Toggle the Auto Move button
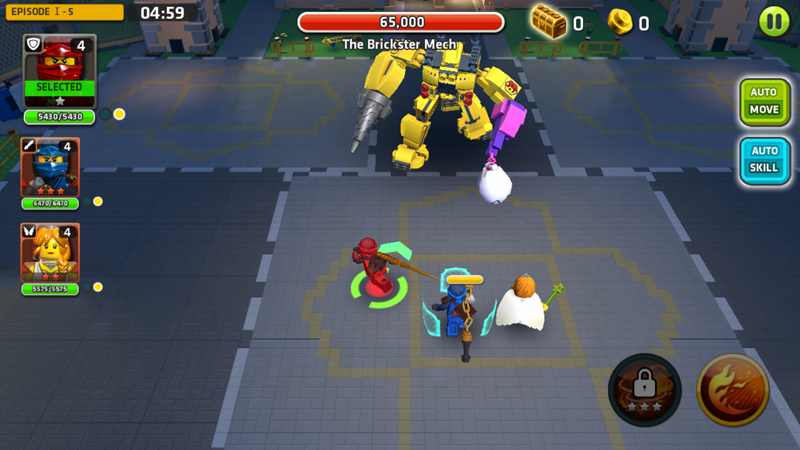Viewport: 800px width, 450px height. click(764, 101)
